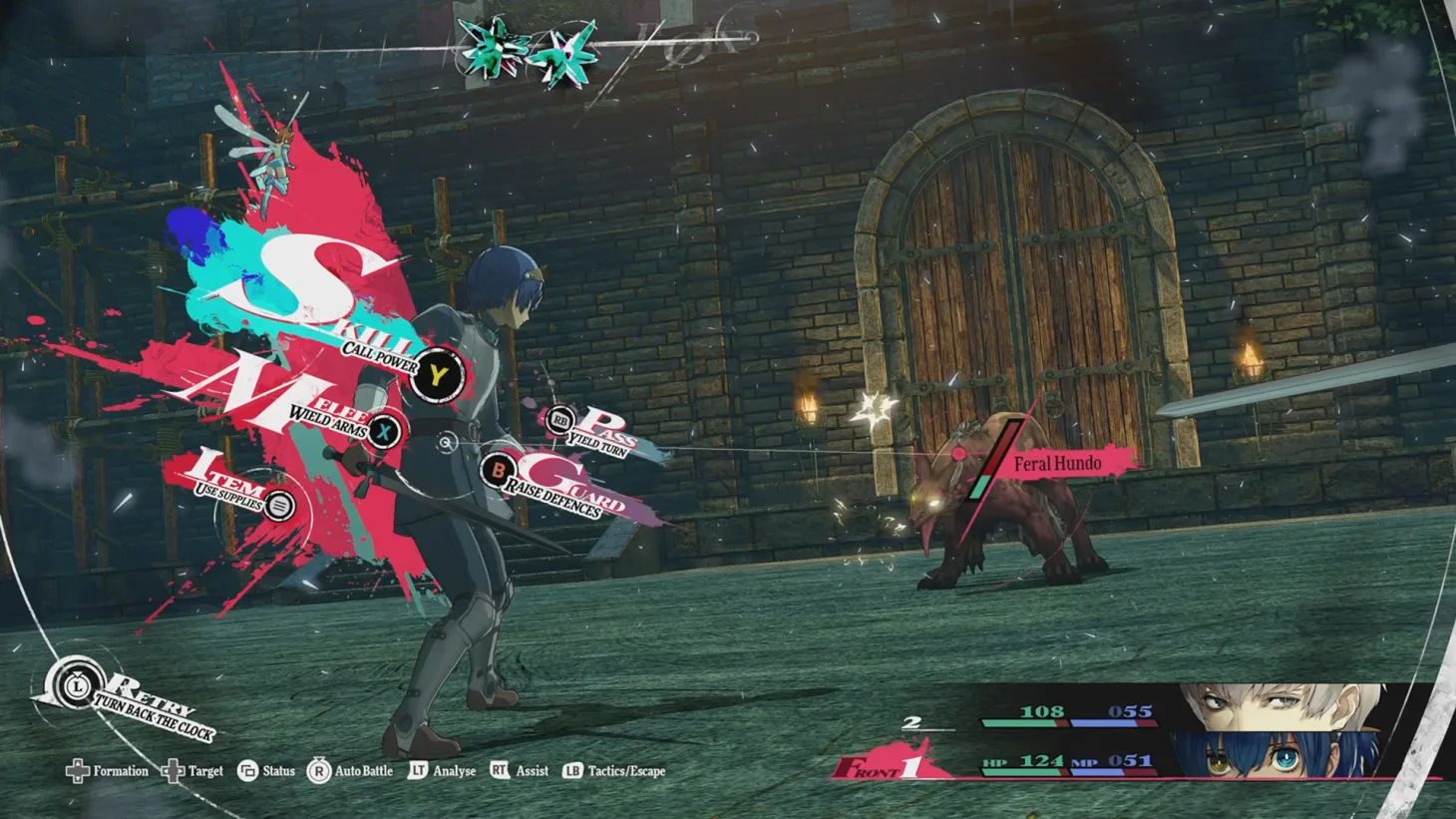Click the Target option
The image size is (1456, 819).
[x=193, y=771]
